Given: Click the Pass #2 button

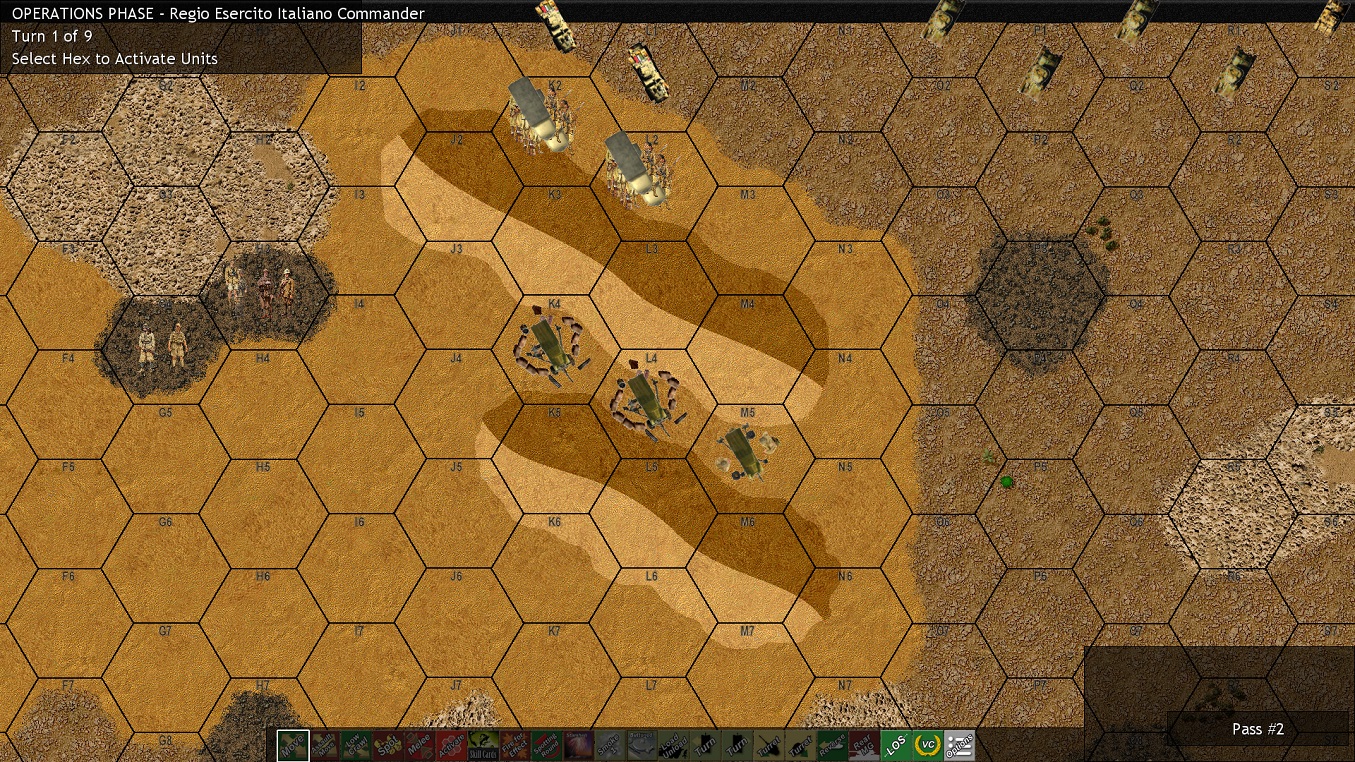Looking at the screenshot, I should [x=1257, y=729].
